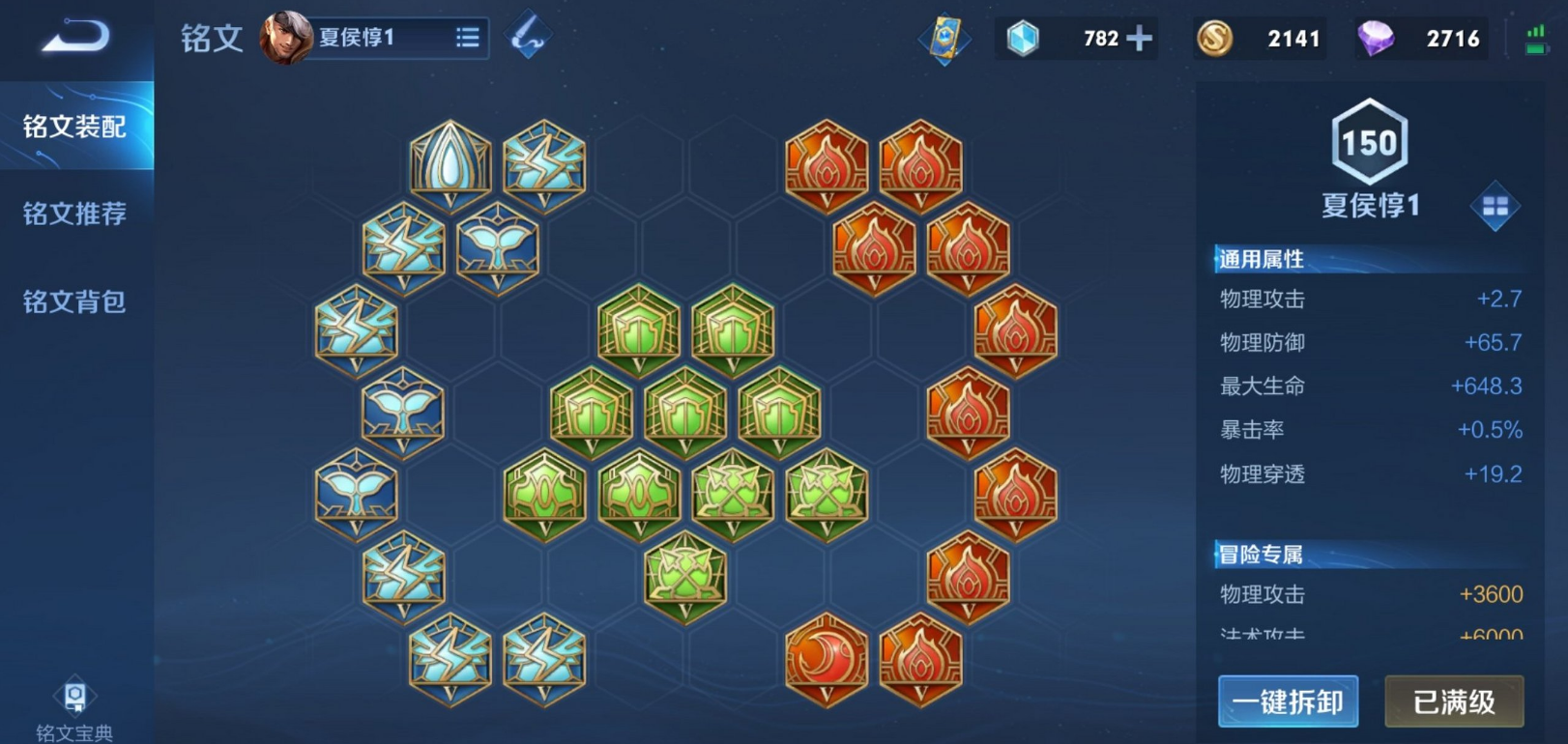1568x744 pixels.
Task: Select the red crescent moon rune
Action: point(827,659)
